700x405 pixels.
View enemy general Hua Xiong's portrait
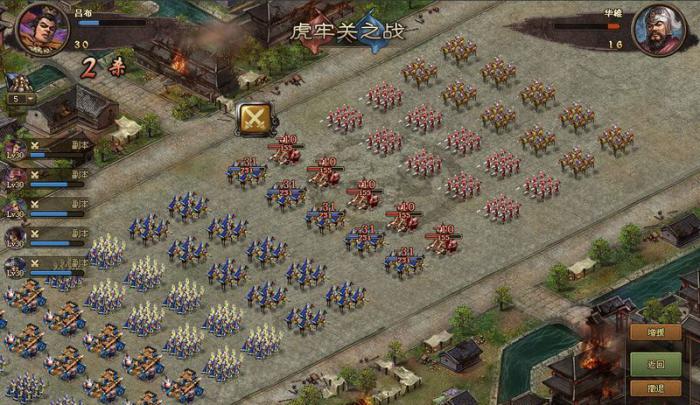661,27
